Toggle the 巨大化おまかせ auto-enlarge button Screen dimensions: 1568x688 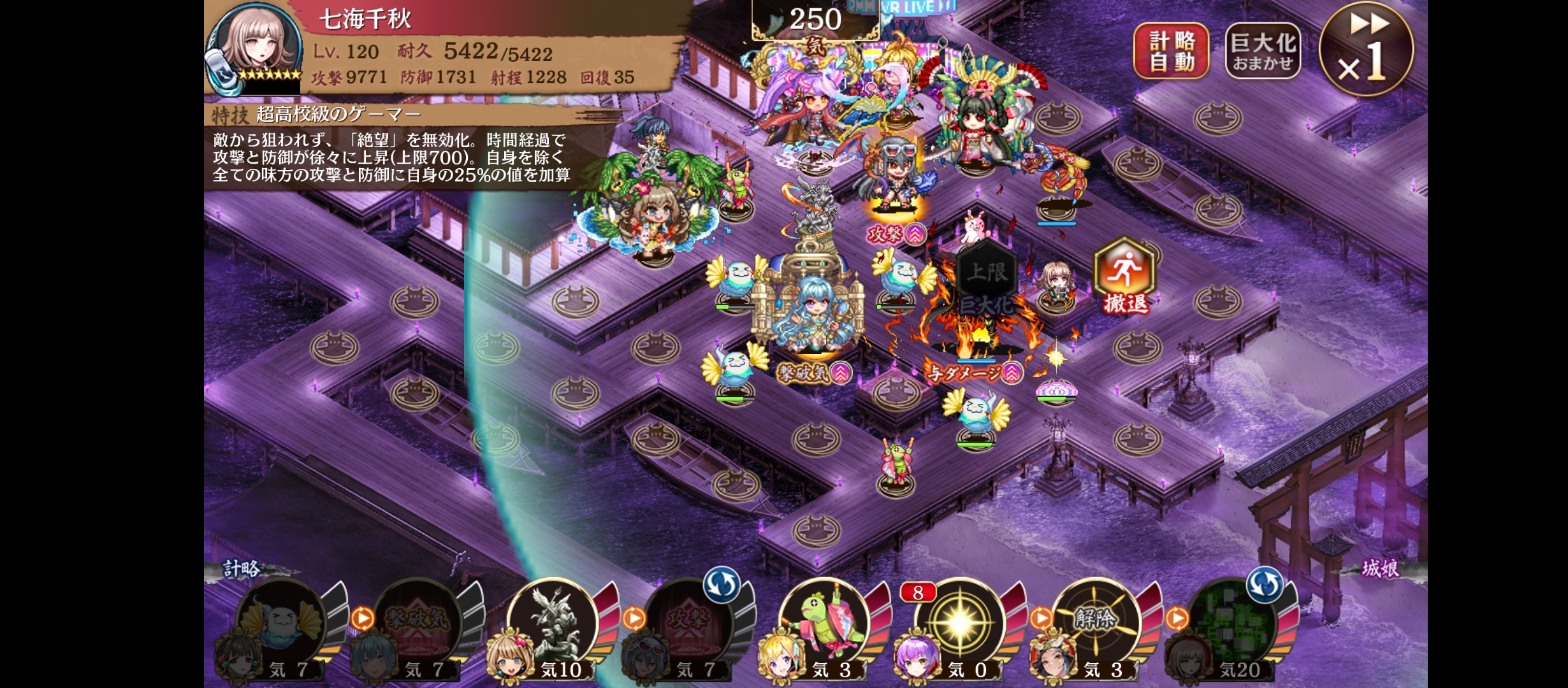tap(1262, 51)
